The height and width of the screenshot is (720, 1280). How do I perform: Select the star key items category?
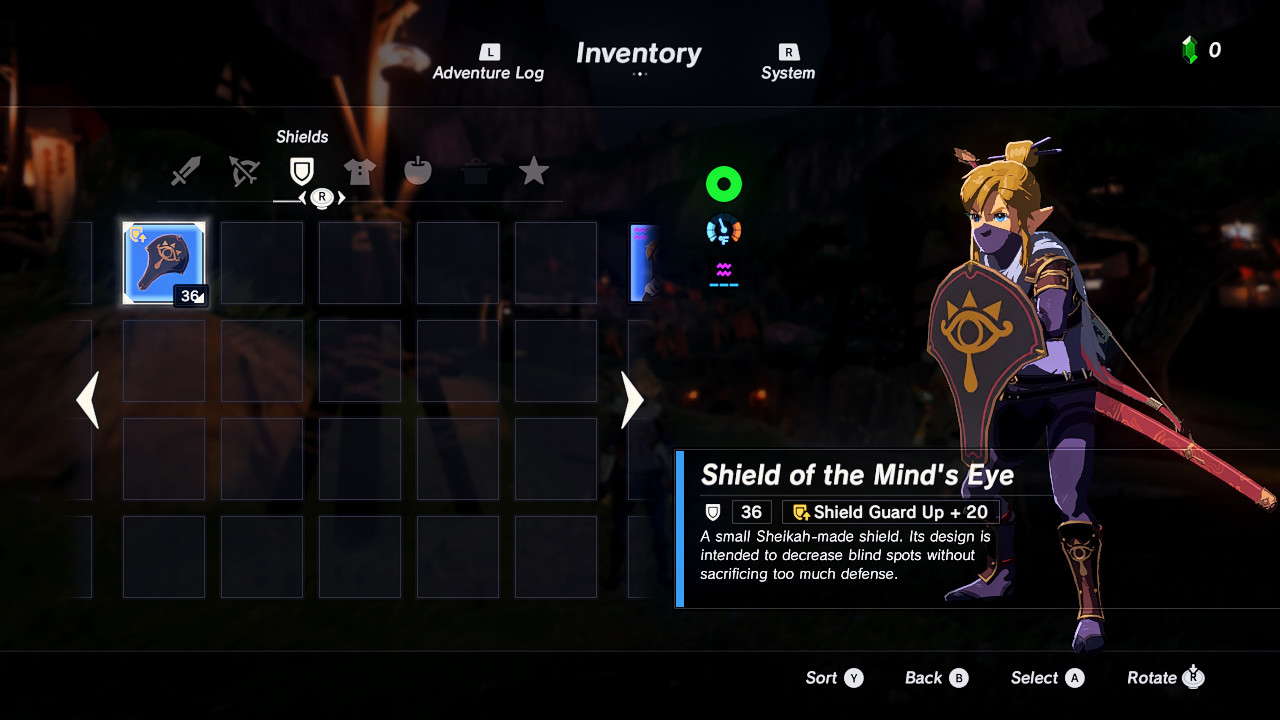point(534,170)
